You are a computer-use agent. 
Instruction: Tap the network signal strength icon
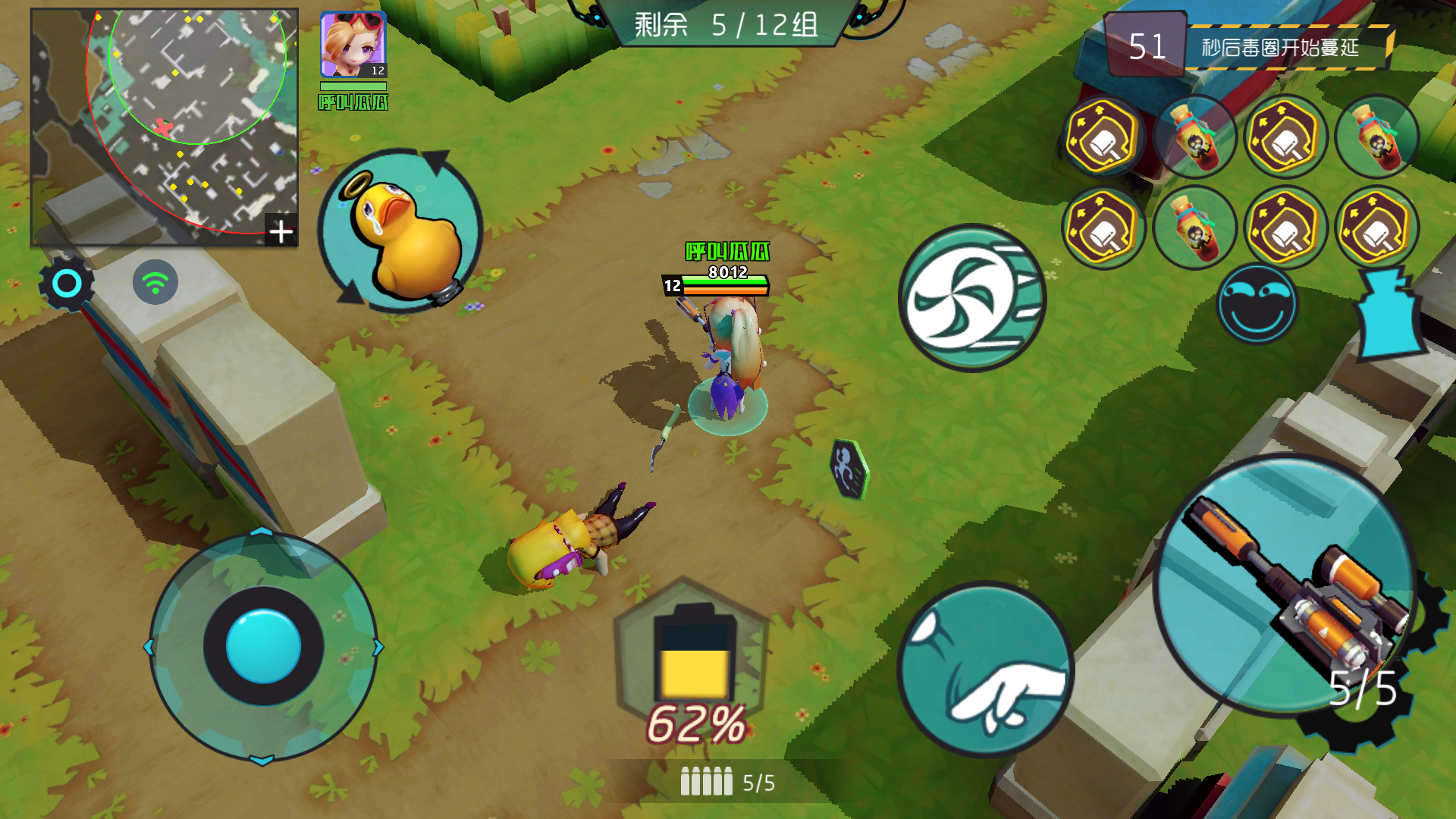point(155,282)
